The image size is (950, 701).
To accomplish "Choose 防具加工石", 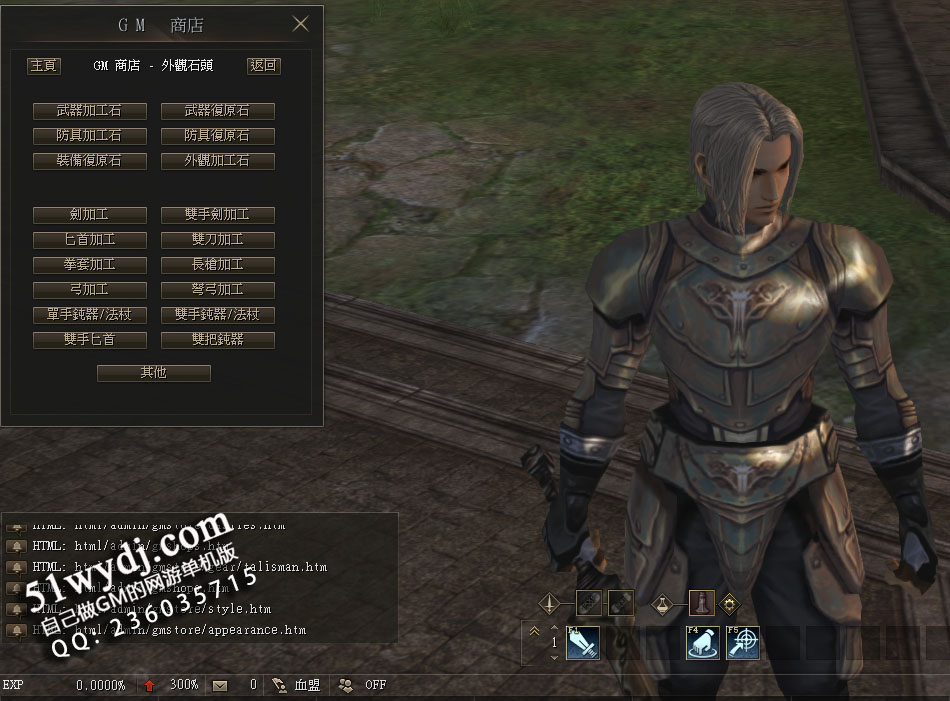I will 90,135.
